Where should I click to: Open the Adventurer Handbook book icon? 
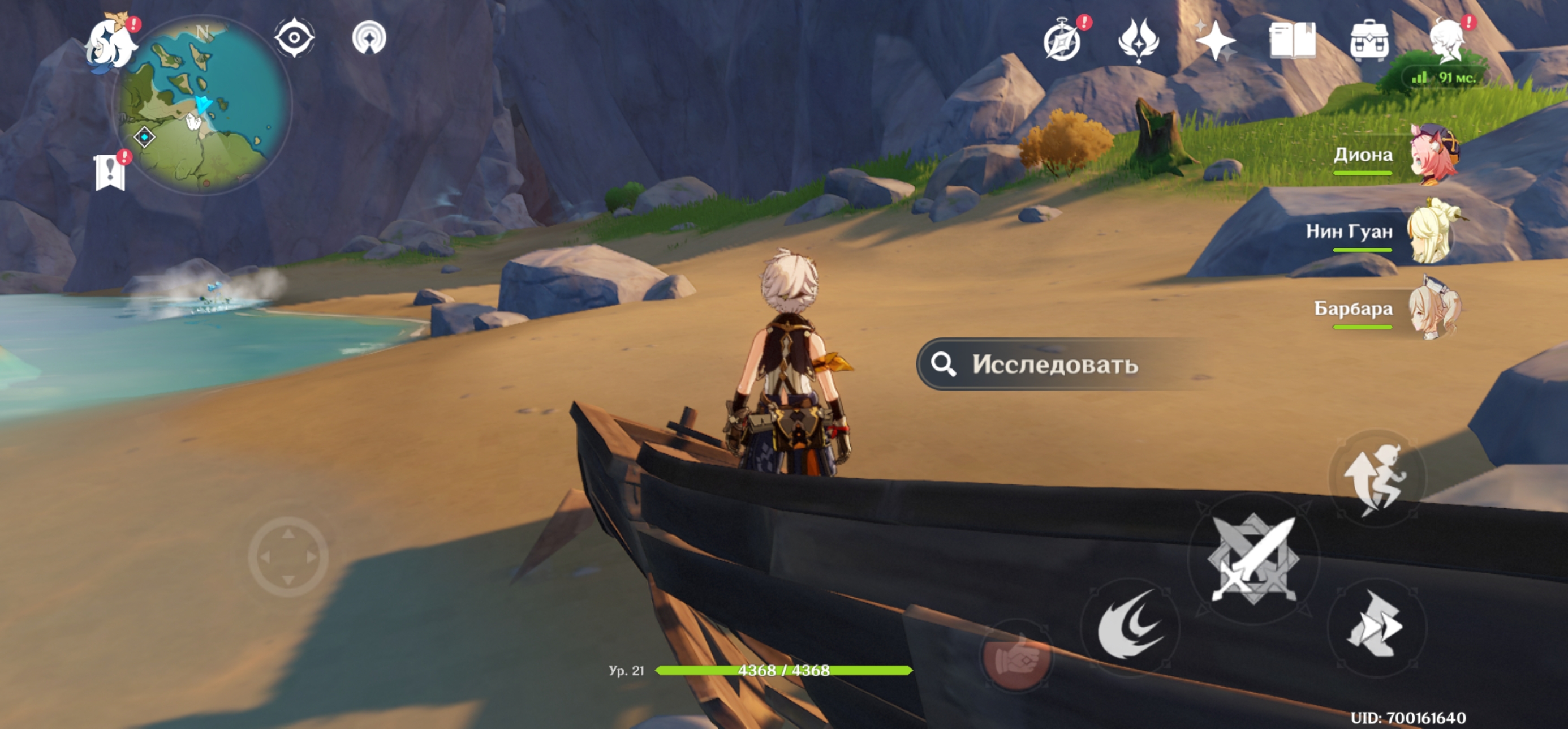tap(1293, 40)
